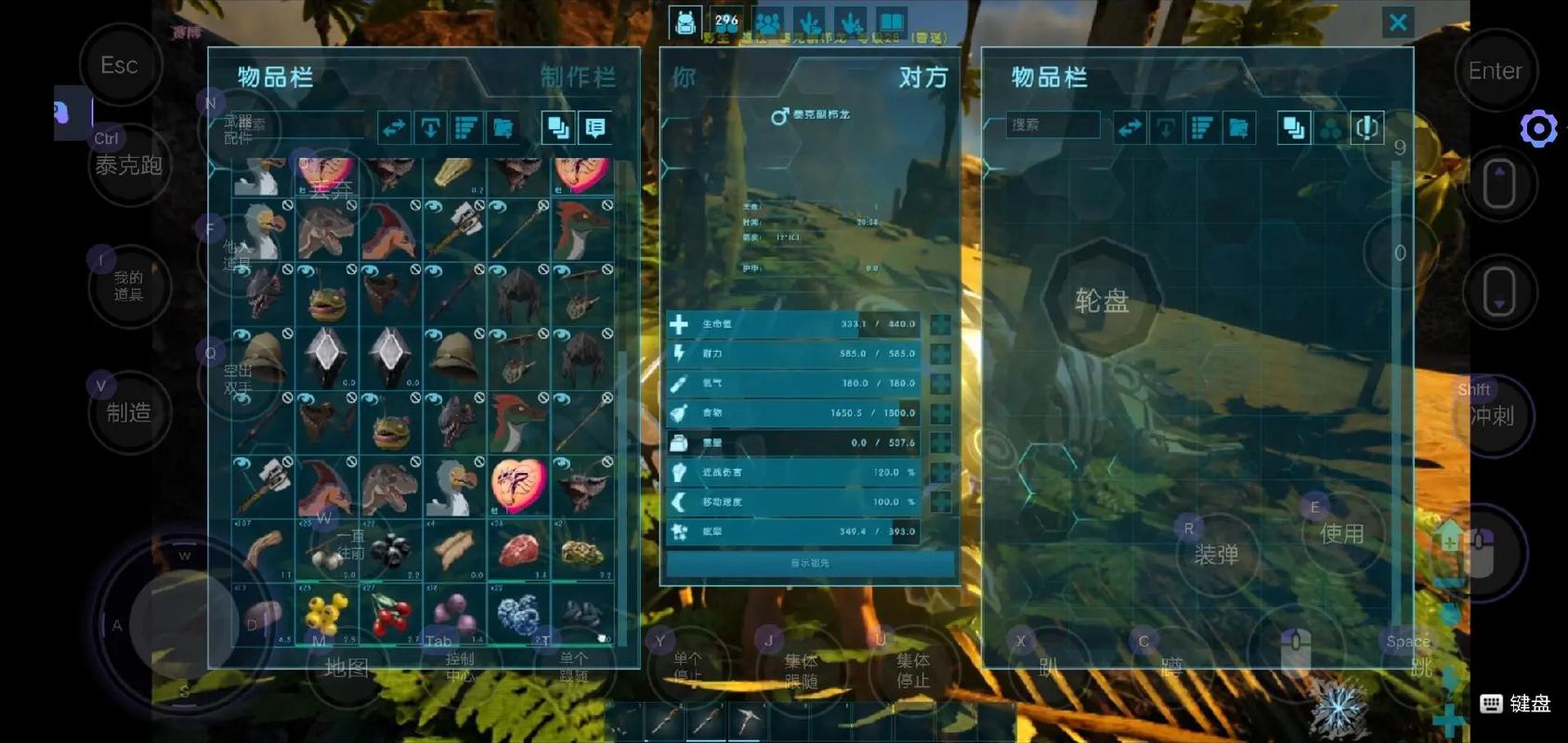Switch to the 制作栏 crafting tab
This screenshot has width=1568, height=743.
click(x=578, y=77)
